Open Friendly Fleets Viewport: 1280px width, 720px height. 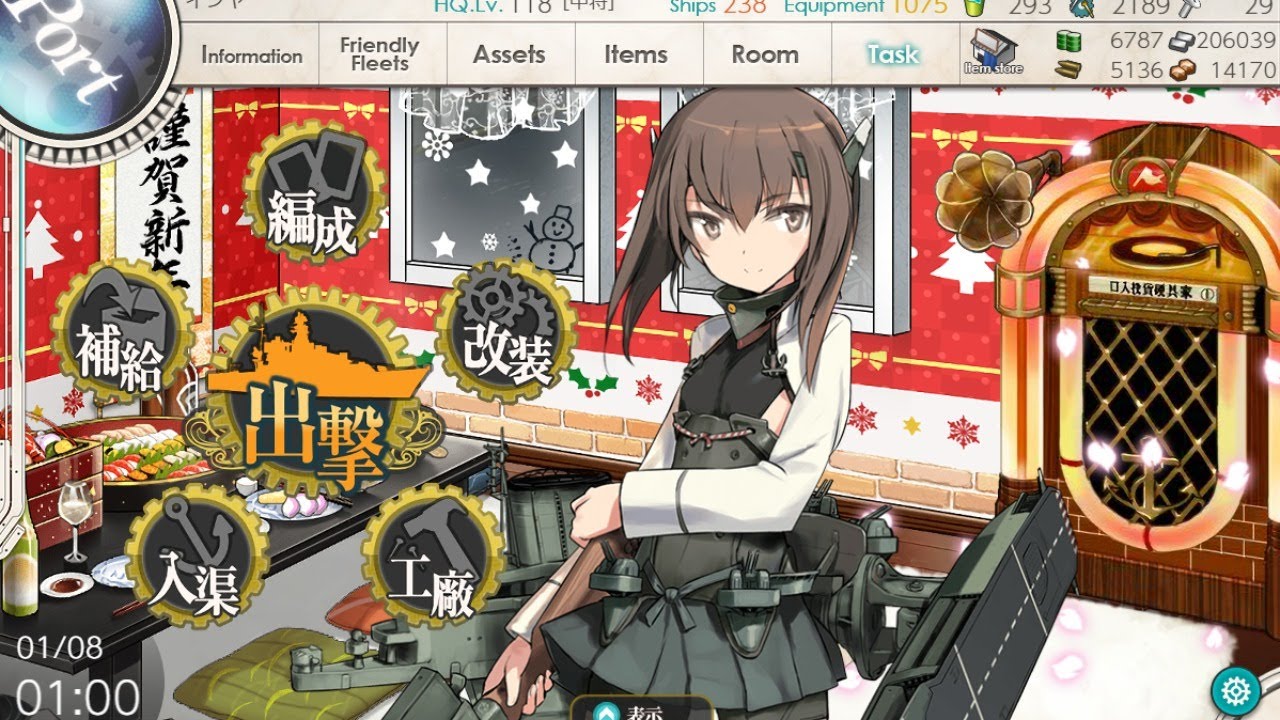(379, 54)
